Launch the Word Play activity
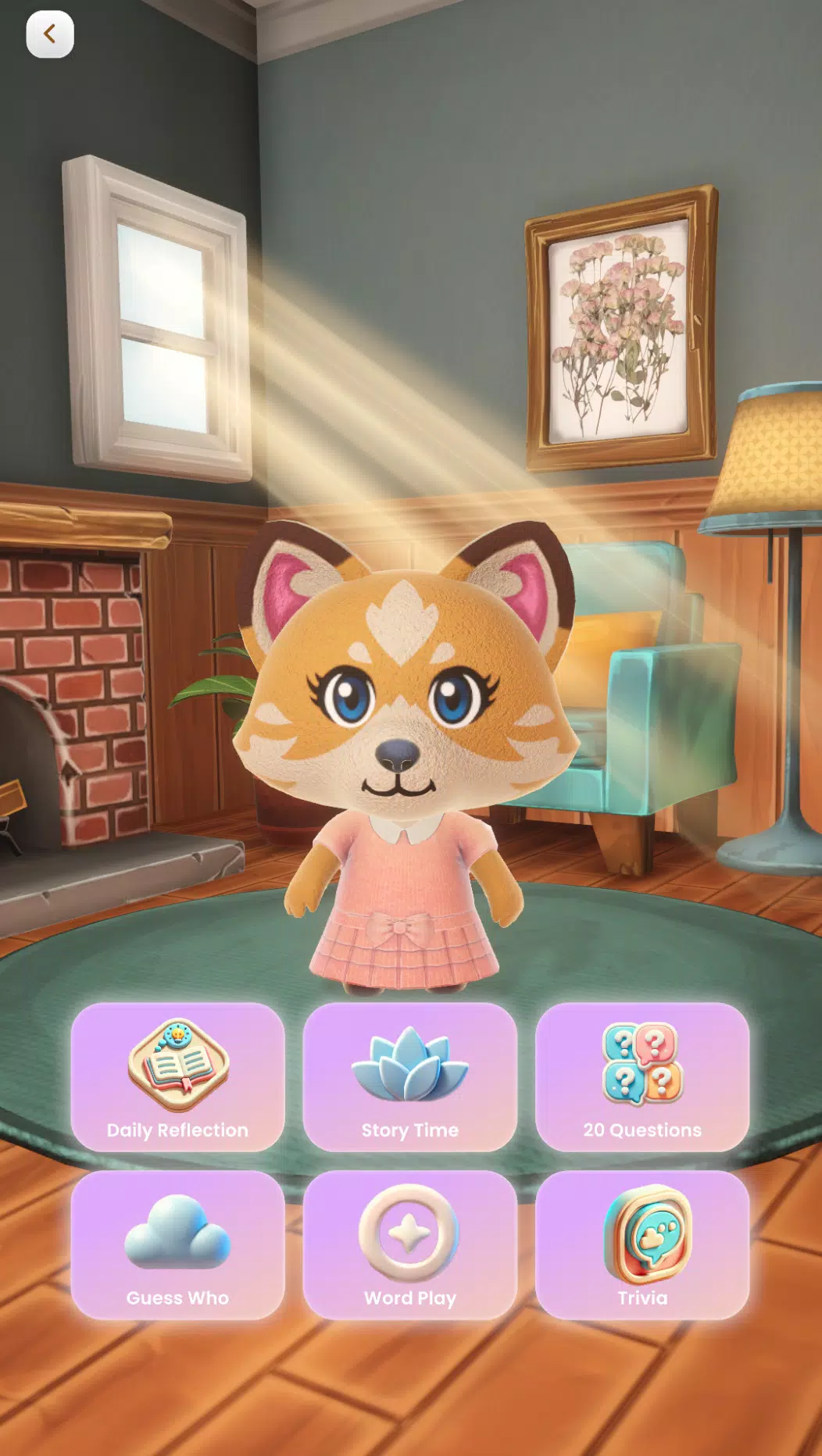The width and height of the screenshot is (822, 1456). pos(410,1244)
